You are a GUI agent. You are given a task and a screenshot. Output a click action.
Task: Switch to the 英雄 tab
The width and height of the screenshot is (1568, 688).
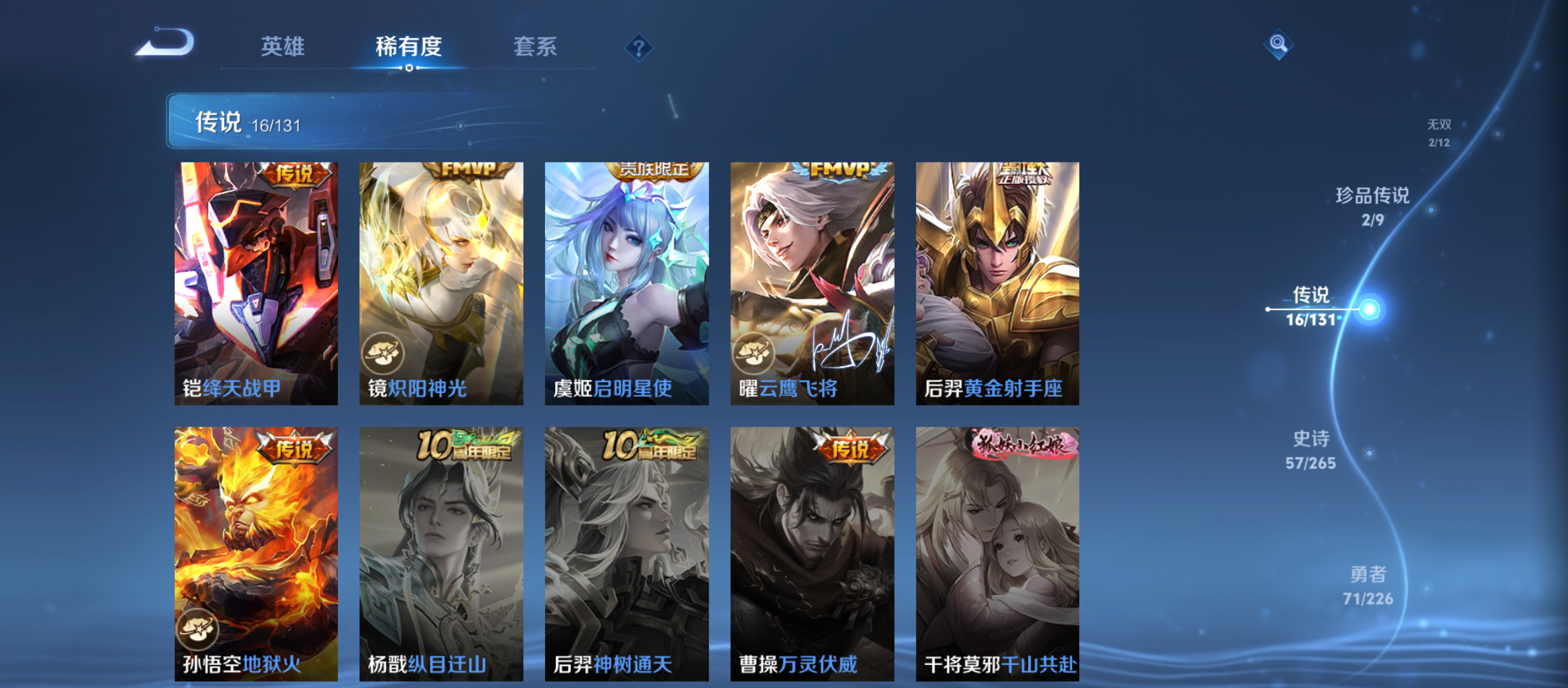pos(283,47)
